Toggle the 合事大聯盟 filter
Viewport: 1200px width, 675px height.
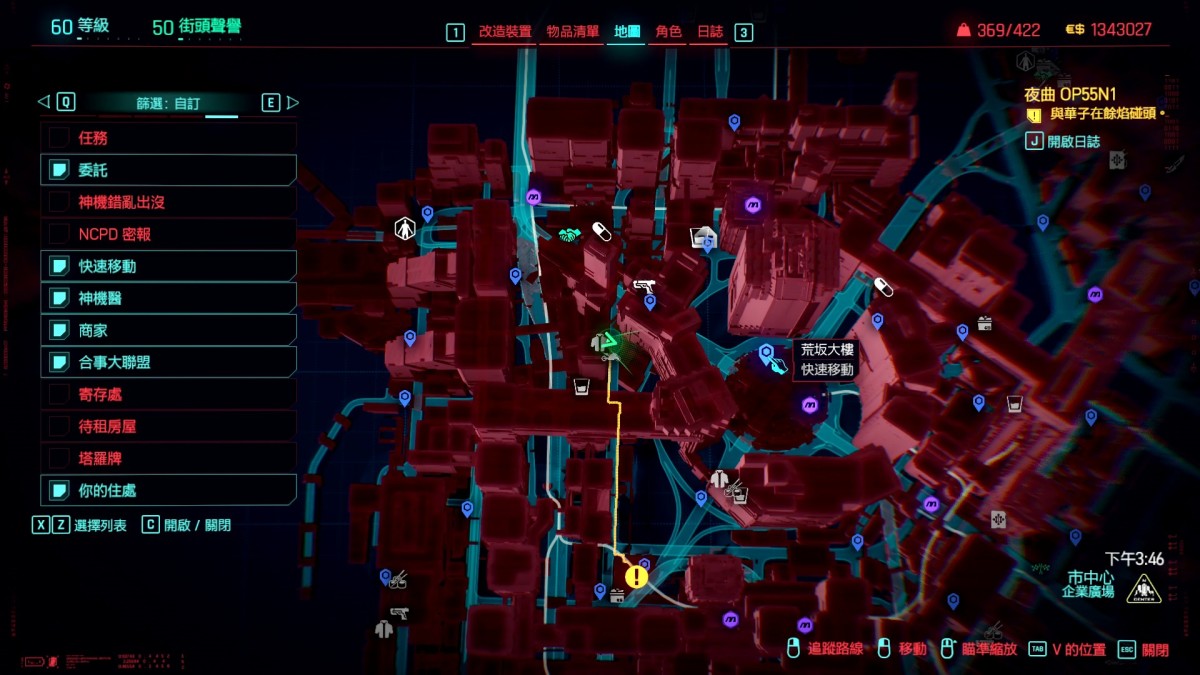tap(59, 362)
